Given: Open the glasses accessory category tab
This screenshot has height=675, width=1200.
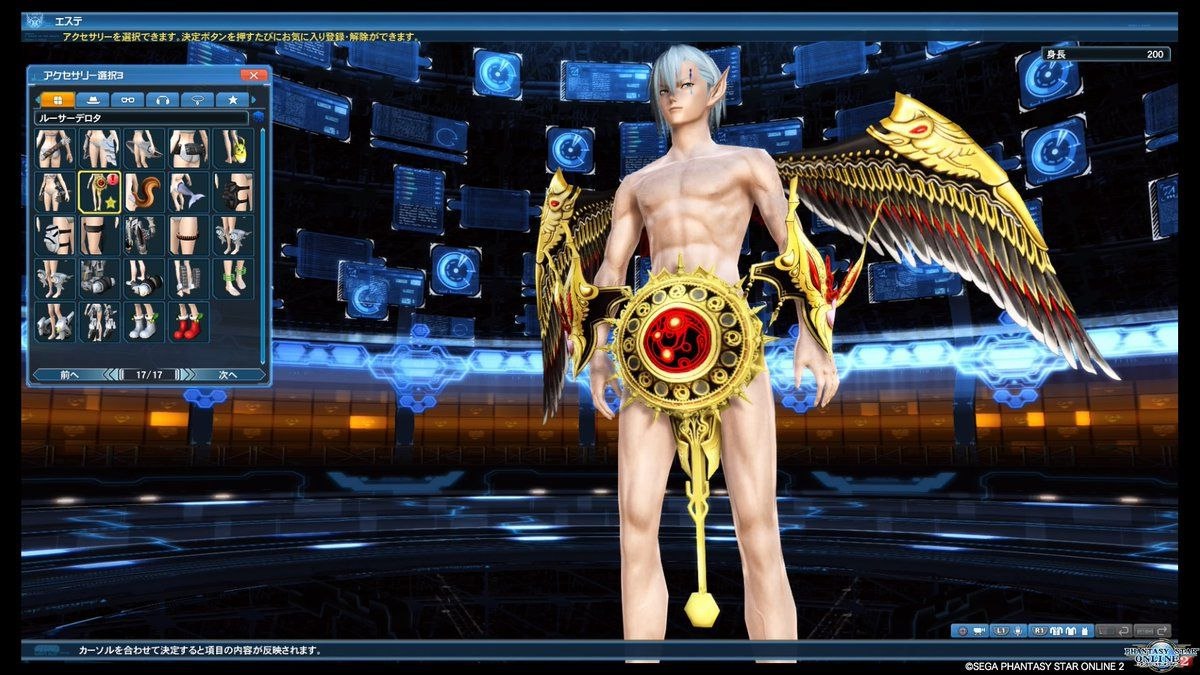Looking at the screenshot, I should pyautogui.click(x=128, y=100).
